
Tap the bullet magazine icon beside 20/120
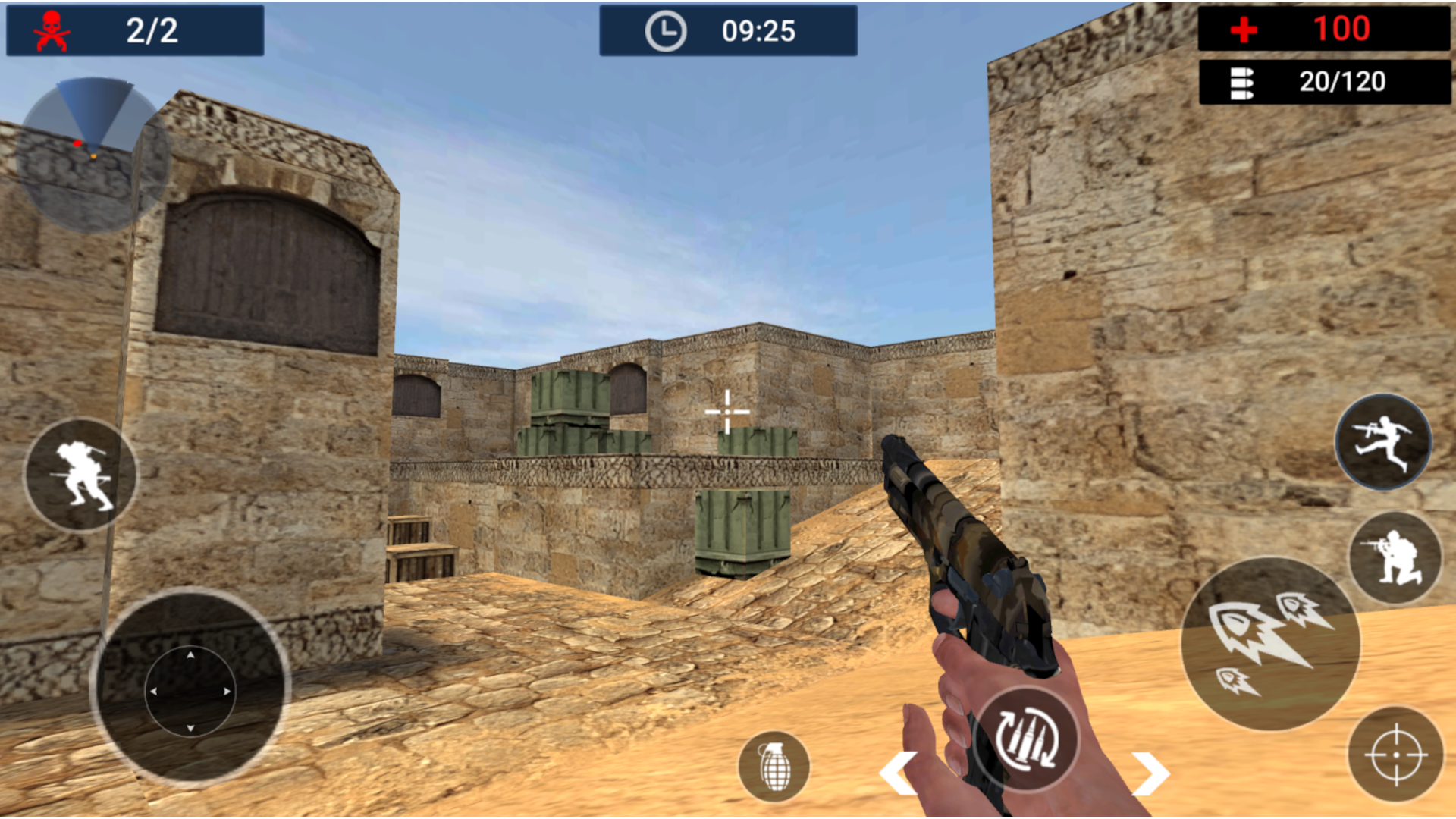coord(1244,82)
